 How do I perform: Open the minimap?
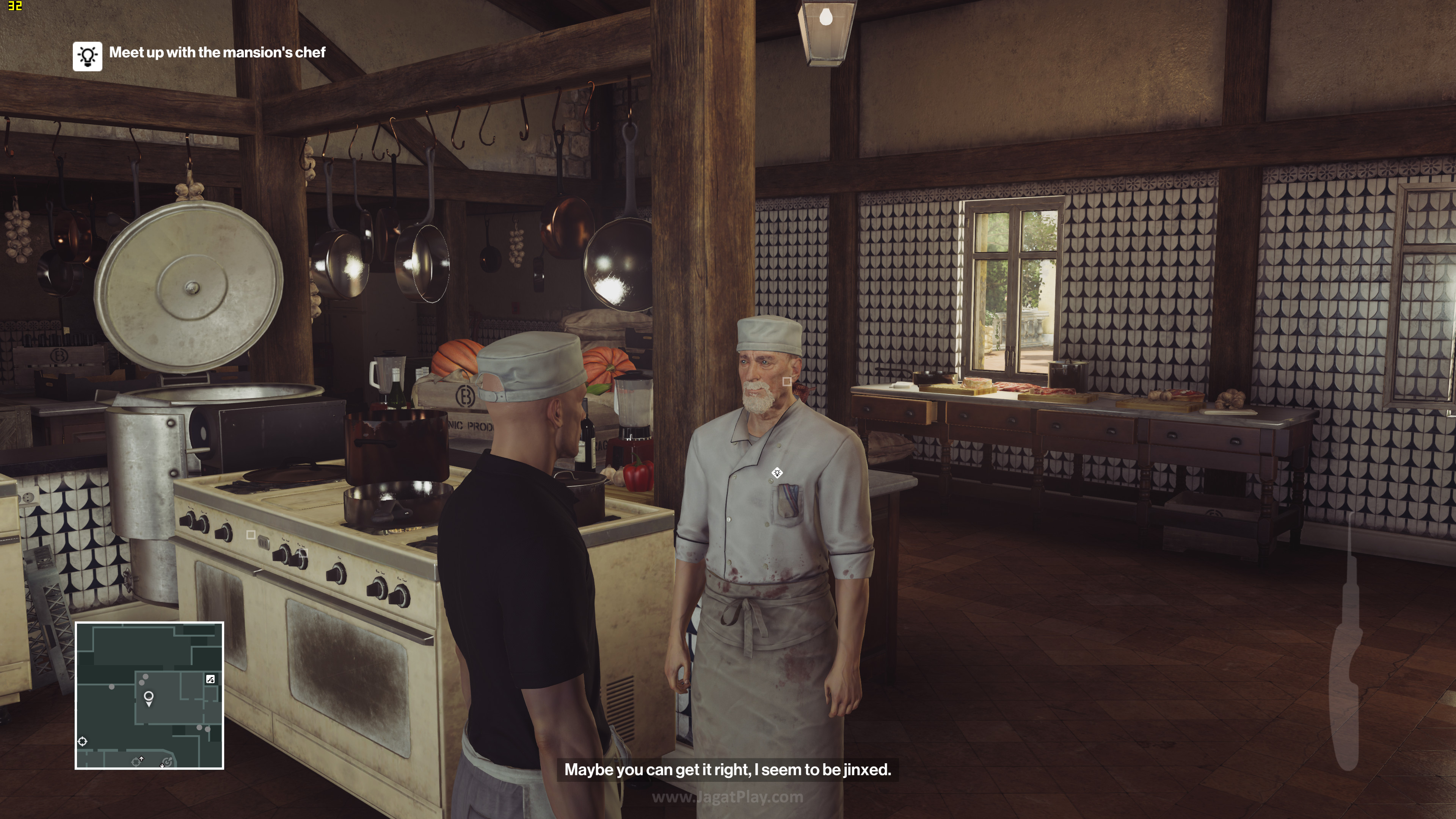(149, 695)
